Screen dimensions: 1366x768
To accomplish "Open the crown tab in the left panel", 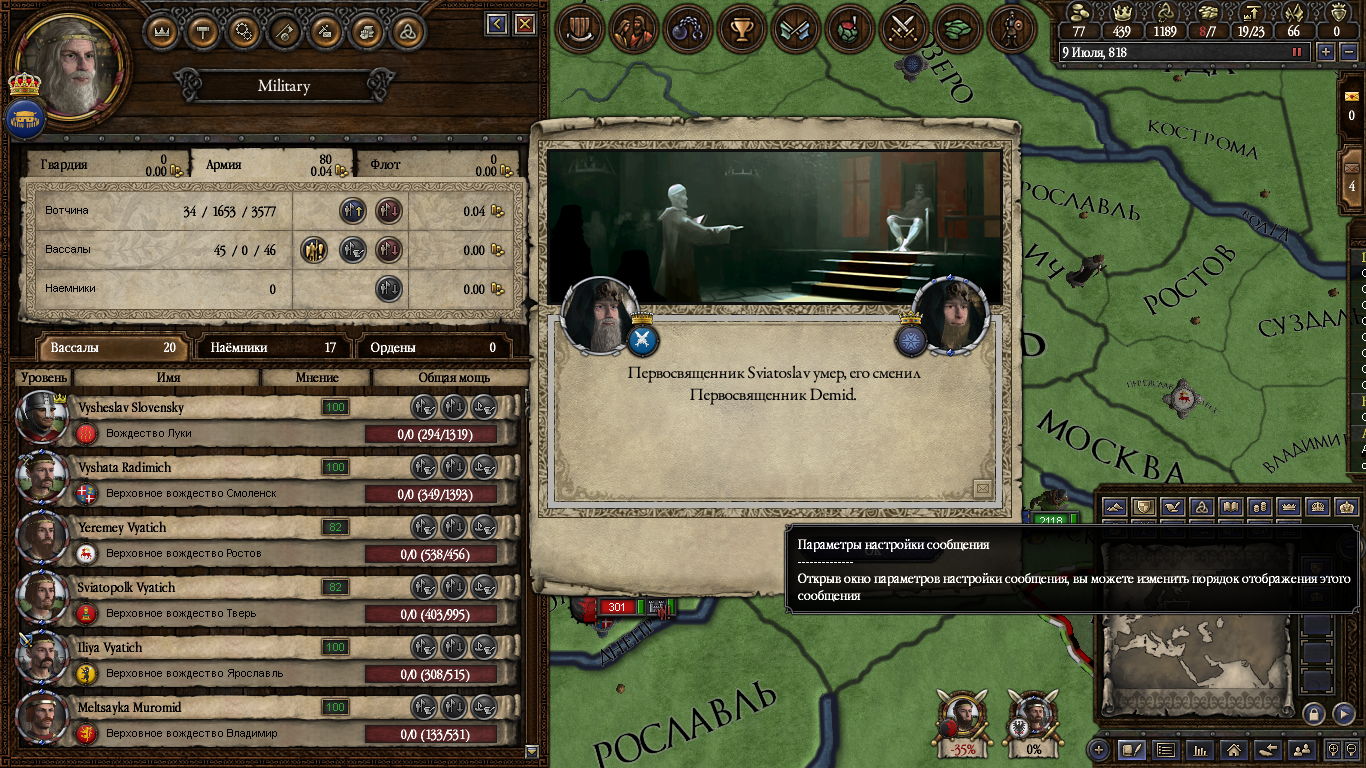I will click(x=162, y=30).
